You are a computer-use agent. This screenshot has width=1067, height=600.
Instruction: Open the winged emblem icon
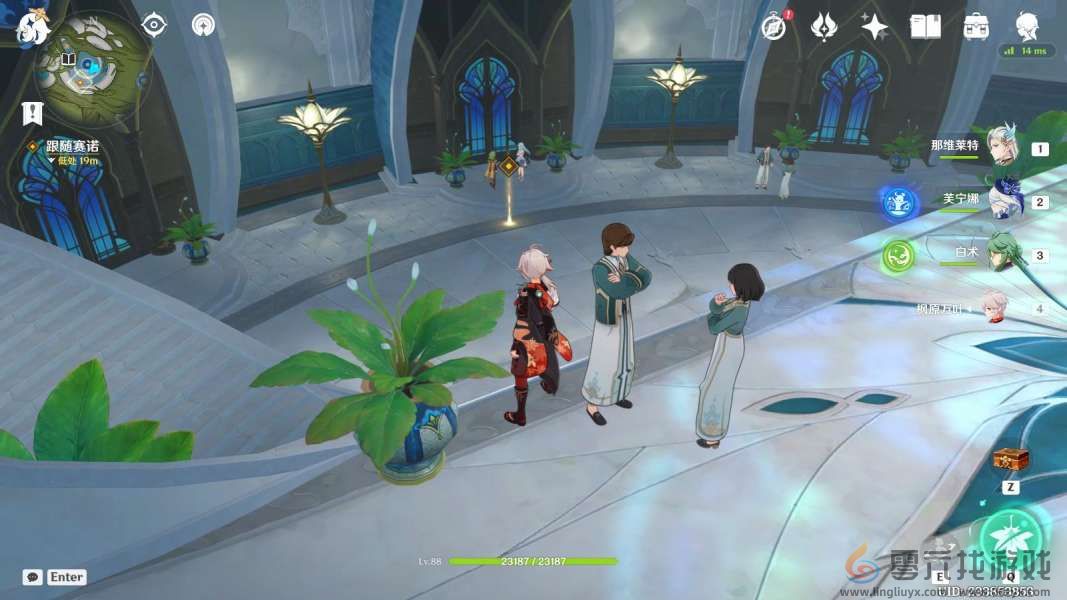824,26
